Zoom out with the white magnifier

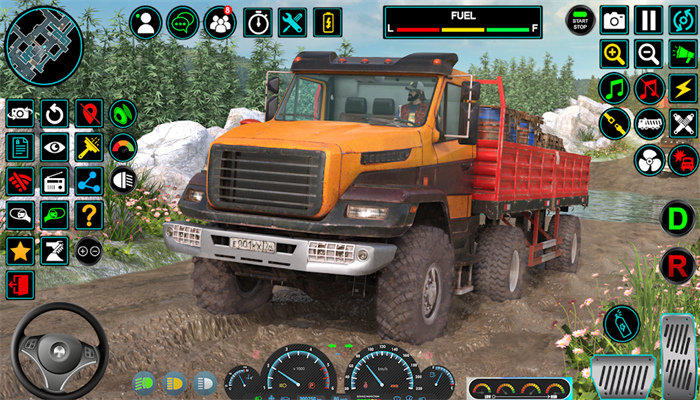[x=649, y=54]
